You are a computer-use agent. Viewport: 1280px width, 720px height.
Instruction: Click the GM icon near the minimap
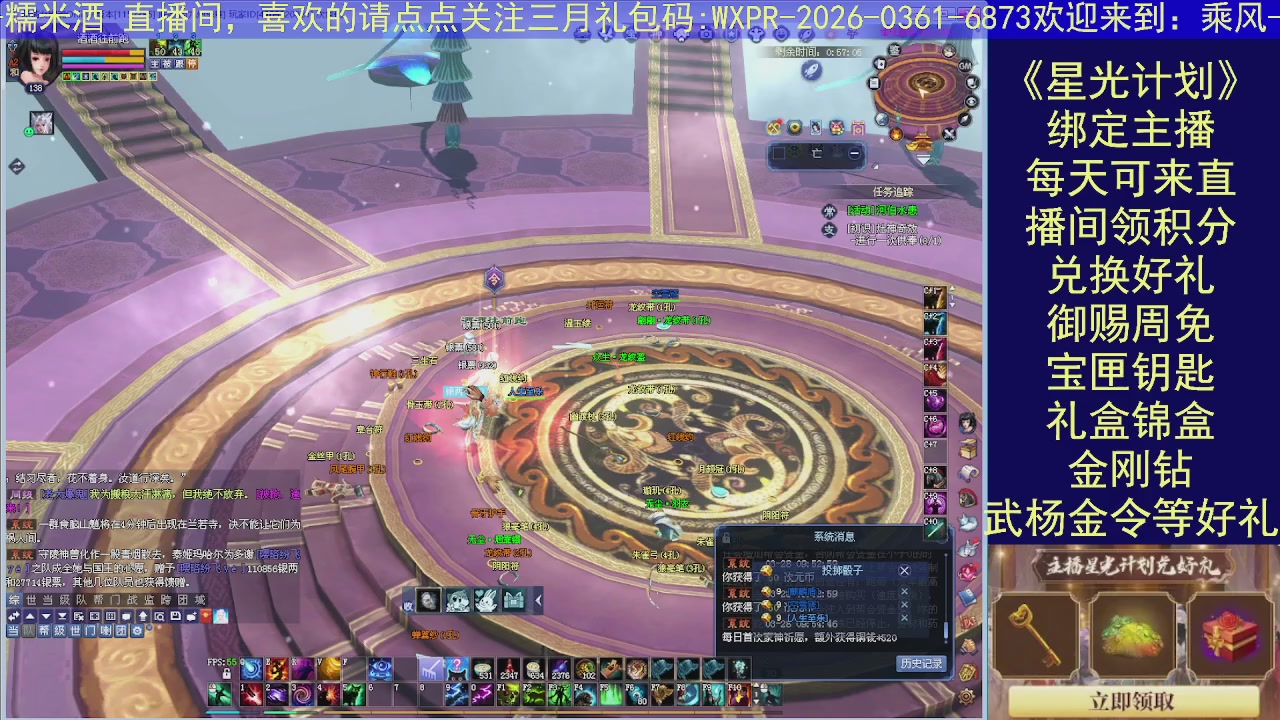[965, 65]
